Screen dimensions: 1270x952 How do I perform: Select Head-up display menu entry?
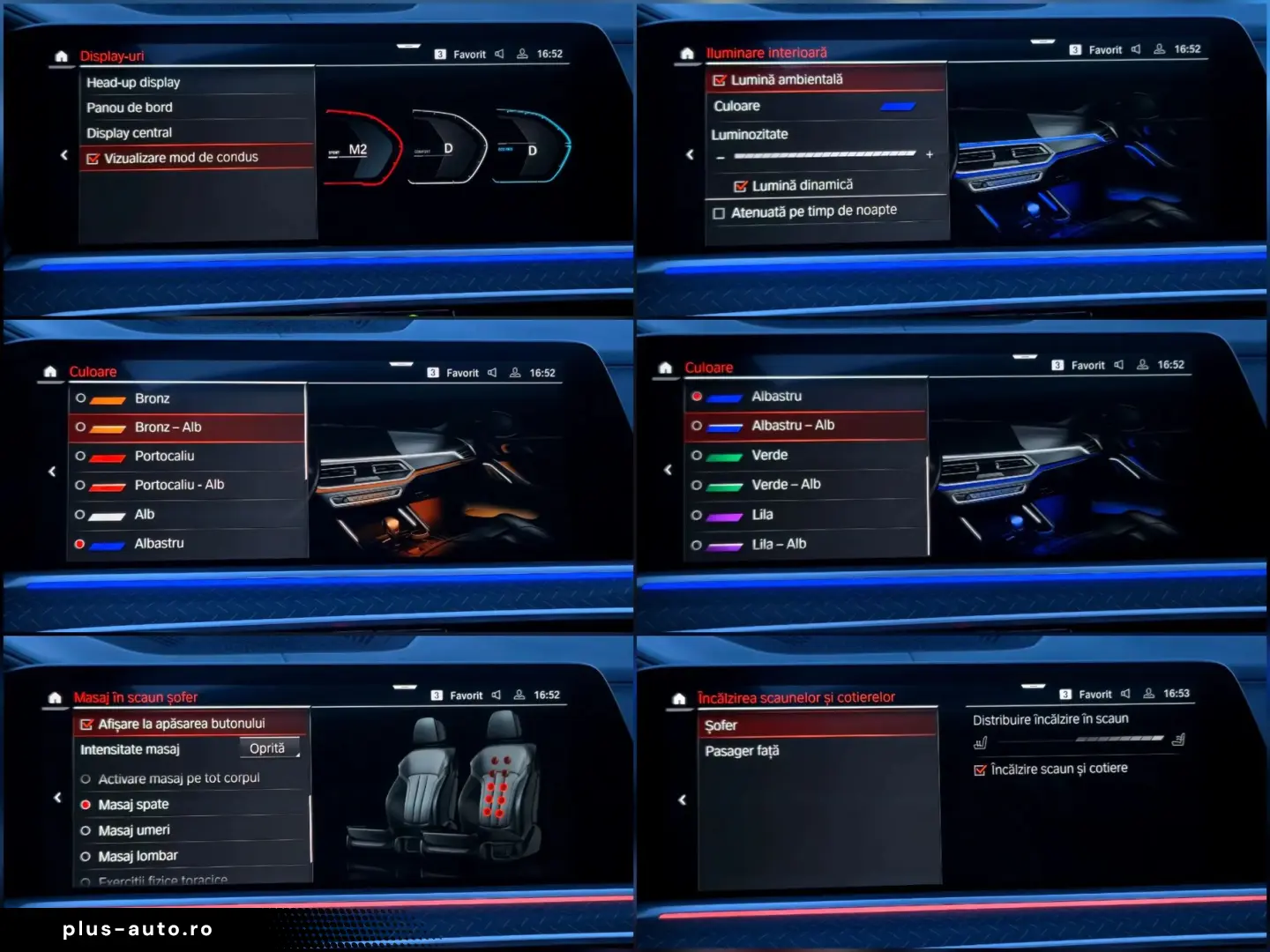coord(133,82)
